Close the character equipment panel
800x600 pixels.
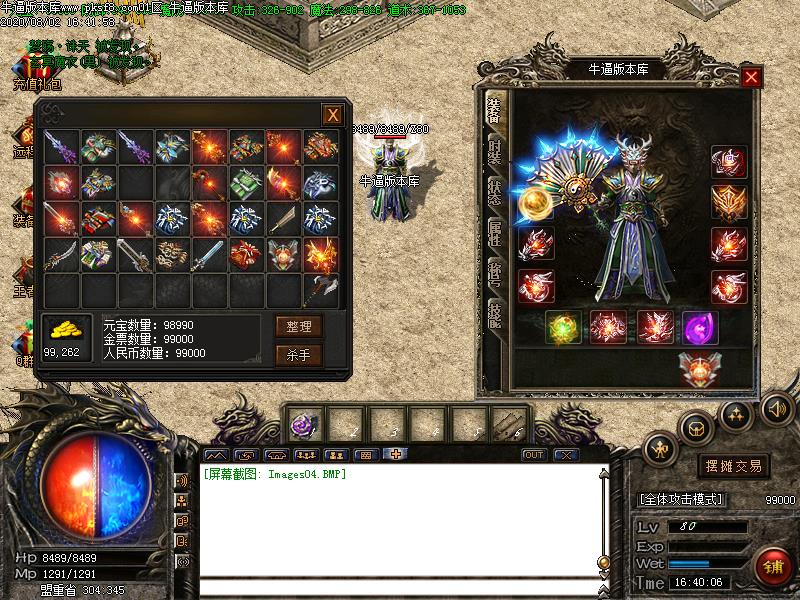tap(751, 77)
